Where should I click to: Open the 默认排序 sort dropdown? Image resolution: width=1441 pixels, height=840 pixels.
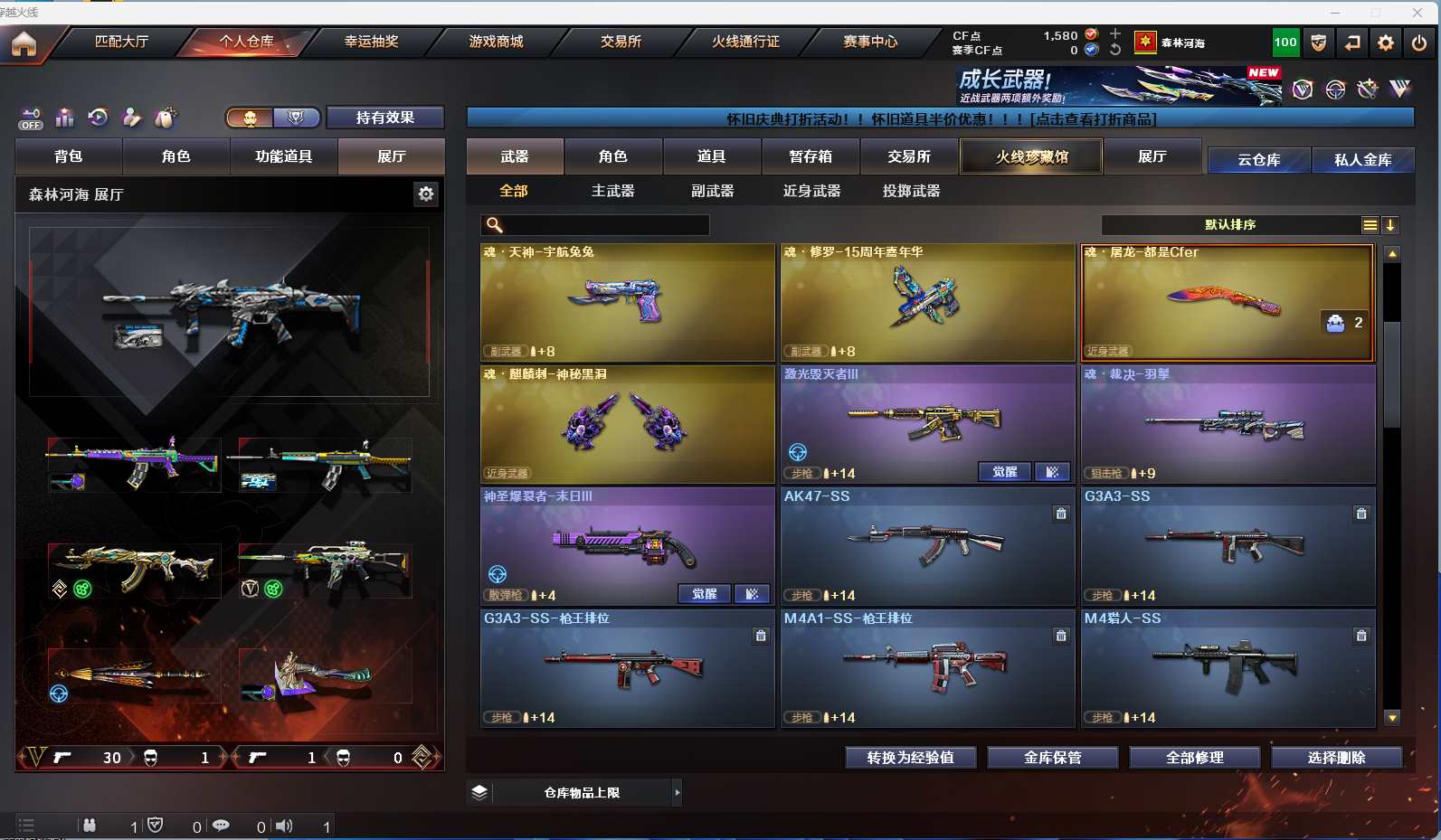[x=1230, y=224]
